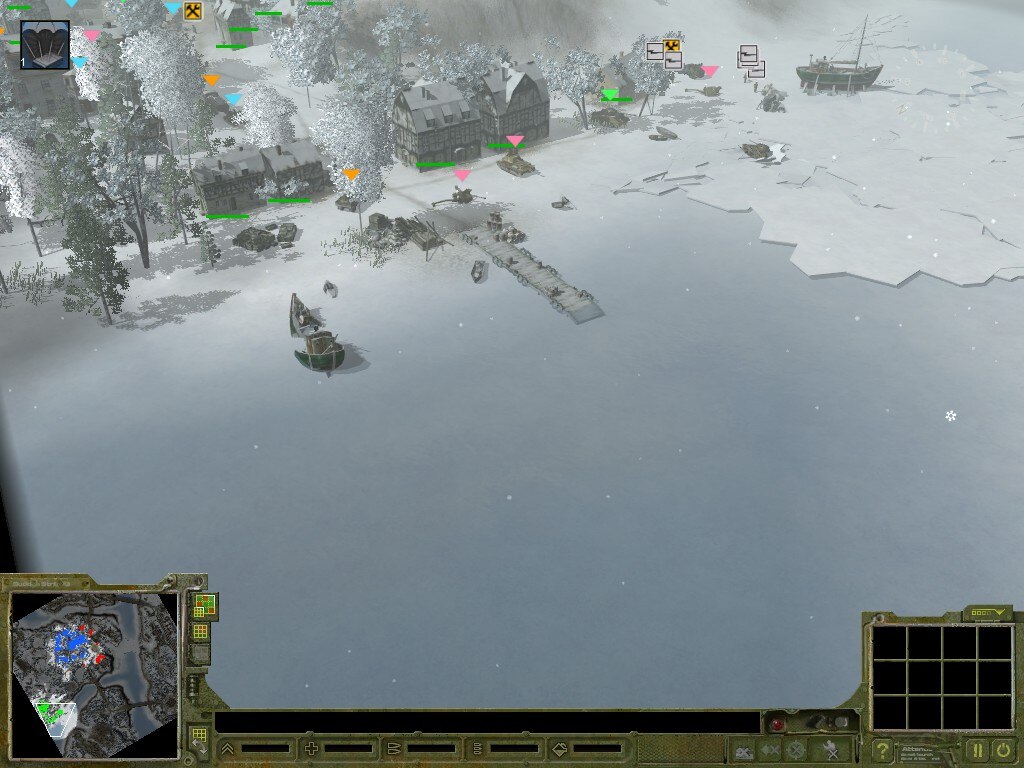Click the yellow grid button beside the minimap
1024x768 pixels.
(200, 631)
